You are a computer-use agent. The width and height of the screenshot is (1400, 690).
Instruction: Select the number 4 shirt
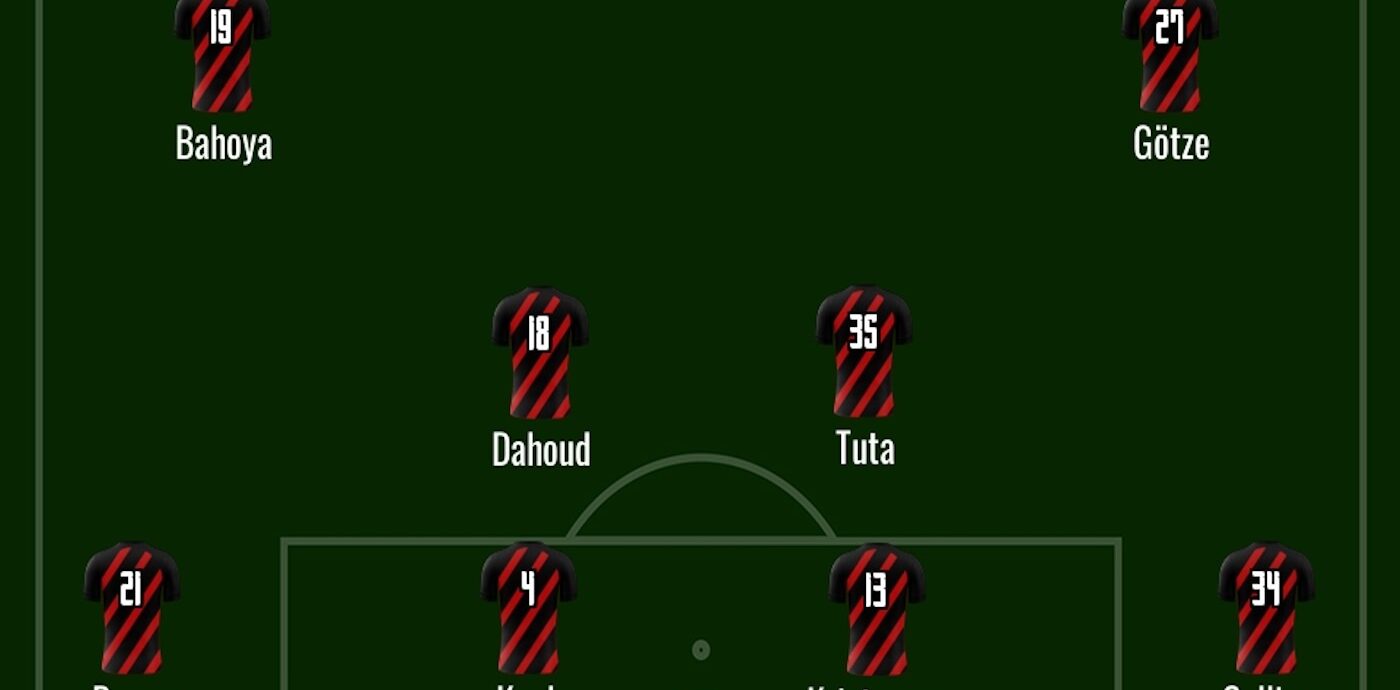click(529, 607)
